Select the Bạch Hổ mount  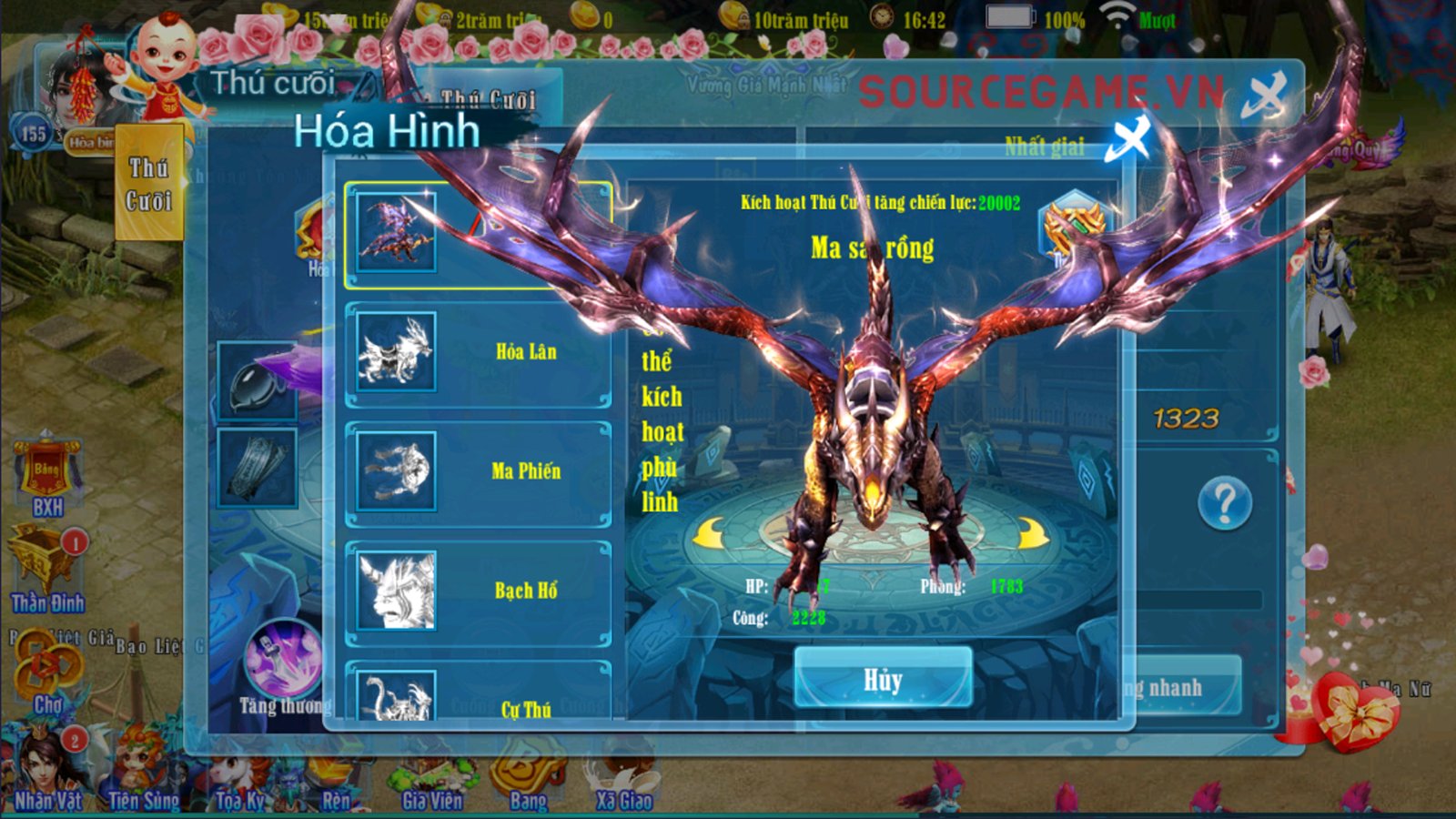tap(477, 591)
